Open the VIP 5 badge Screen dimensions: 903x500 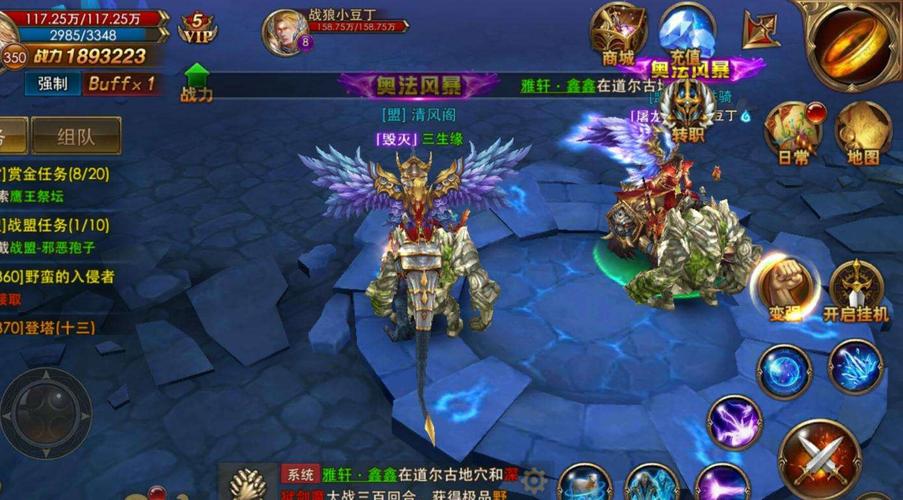[x=198, y=28]
